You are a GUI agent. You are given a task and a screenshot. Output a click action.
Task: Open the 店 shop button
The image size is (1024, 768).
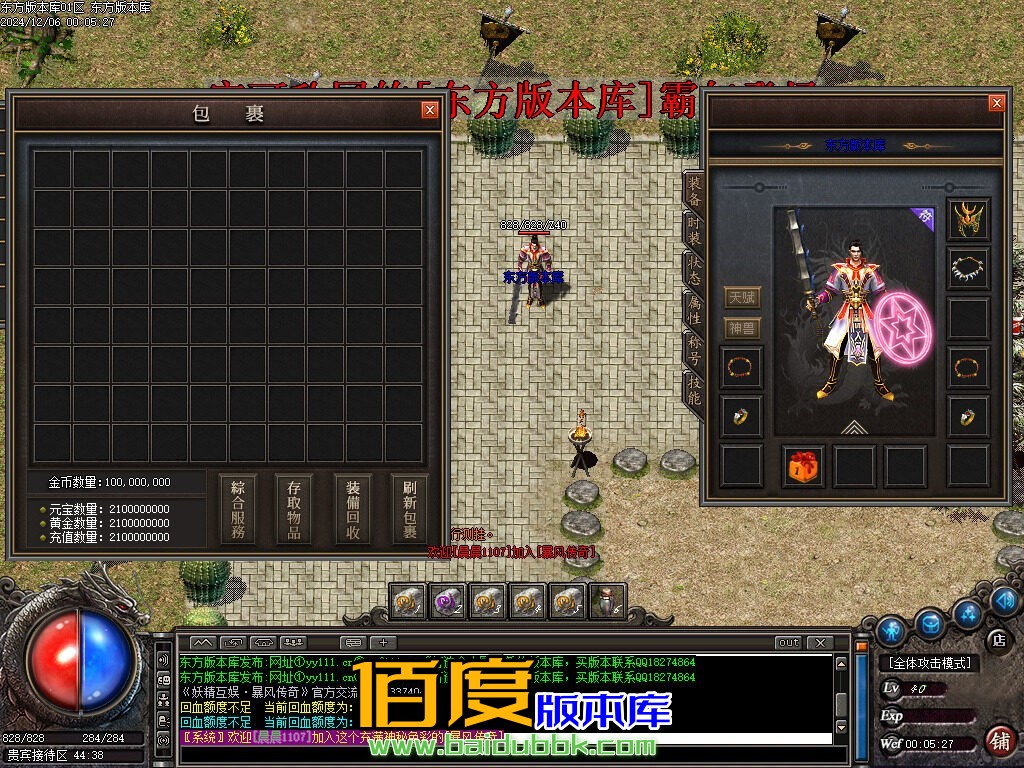click(x=997, y=638)
